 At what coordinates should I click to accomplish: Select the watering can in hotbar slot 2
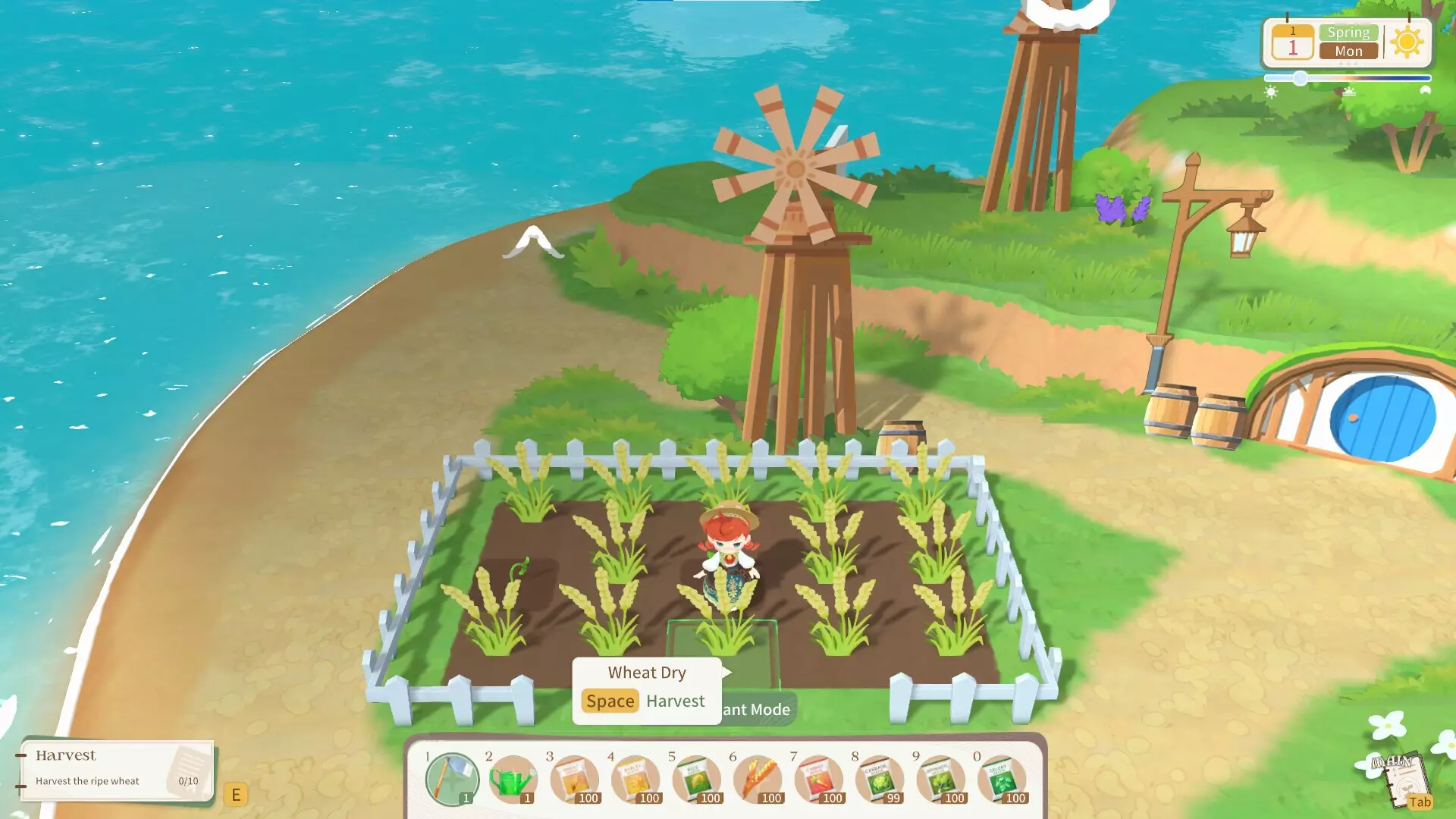click(512, 780)
